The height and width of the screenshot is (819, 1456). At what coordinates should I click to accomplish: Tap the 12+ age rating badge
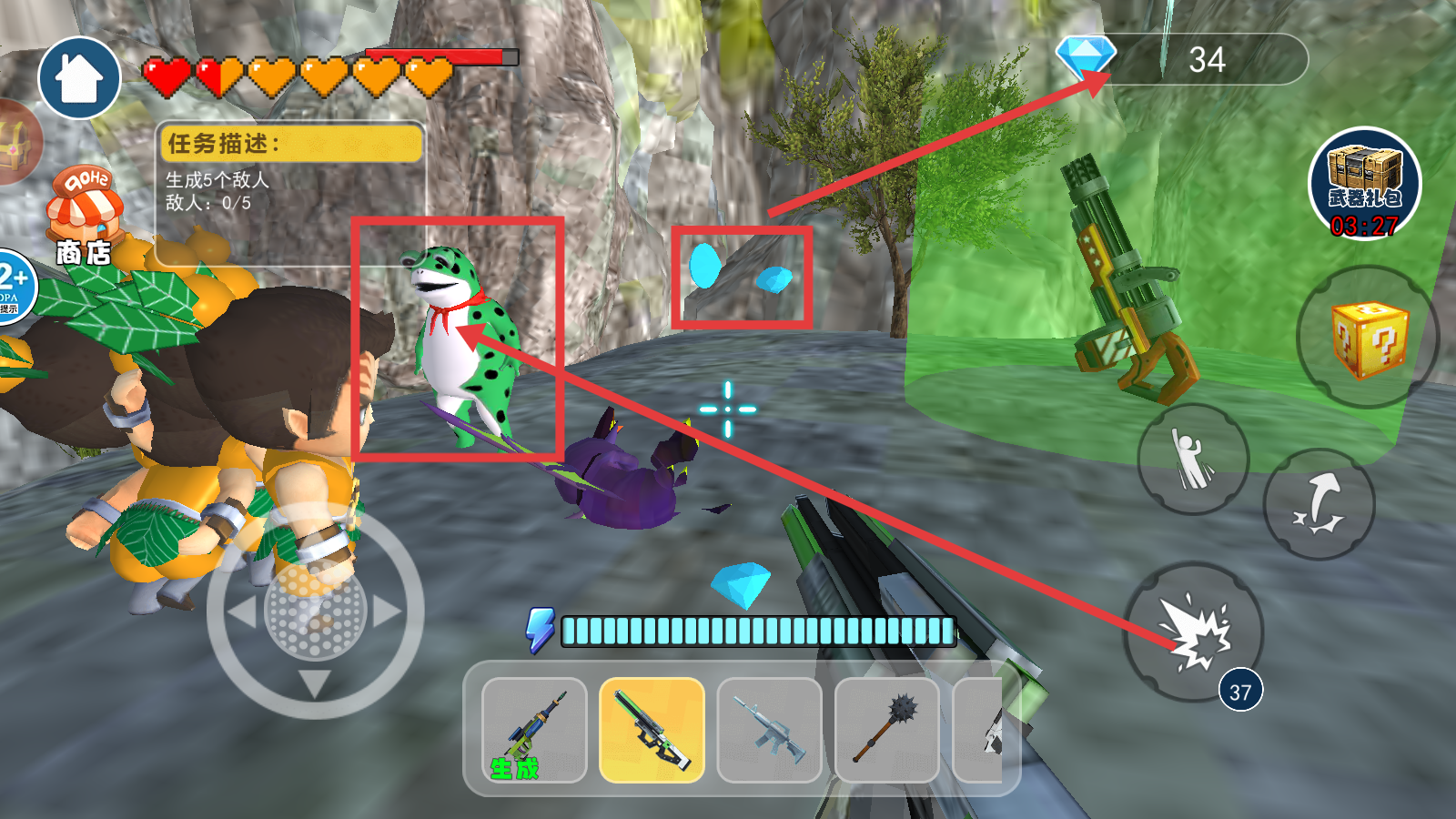(14, 286)
